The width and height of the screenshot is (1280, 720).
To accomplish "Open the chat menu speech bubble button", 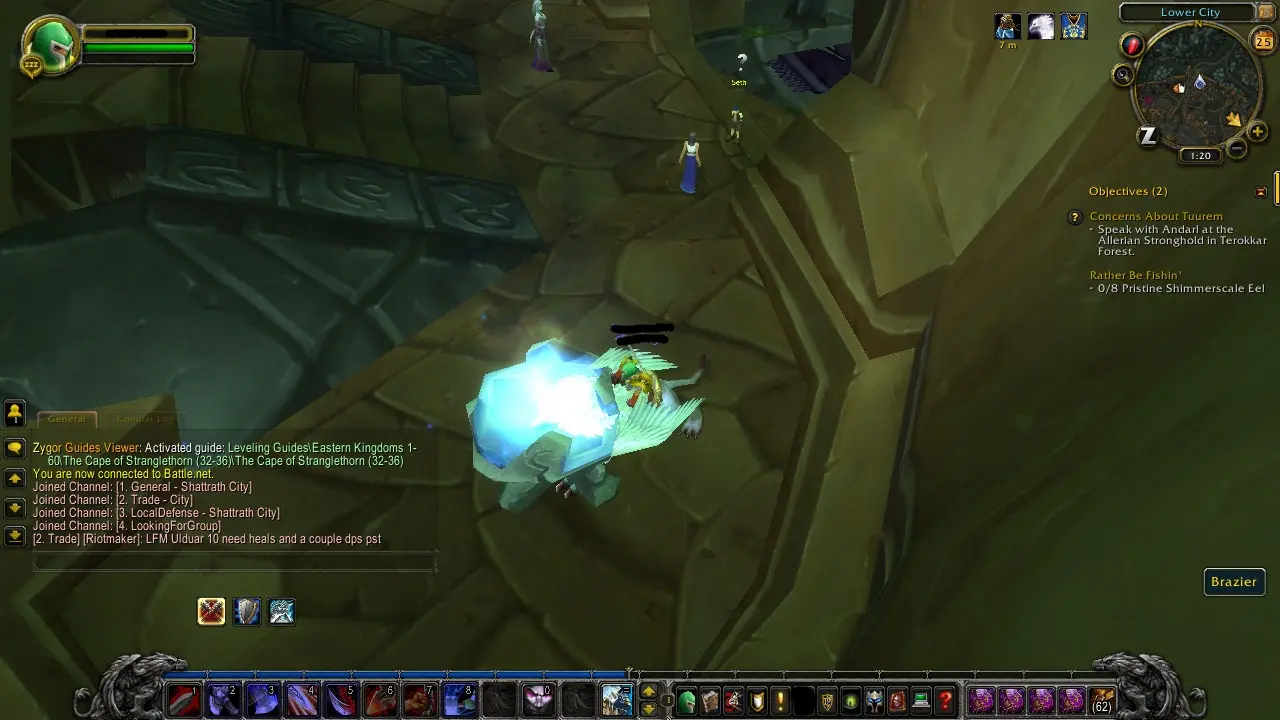I will (x=15, y=448).
